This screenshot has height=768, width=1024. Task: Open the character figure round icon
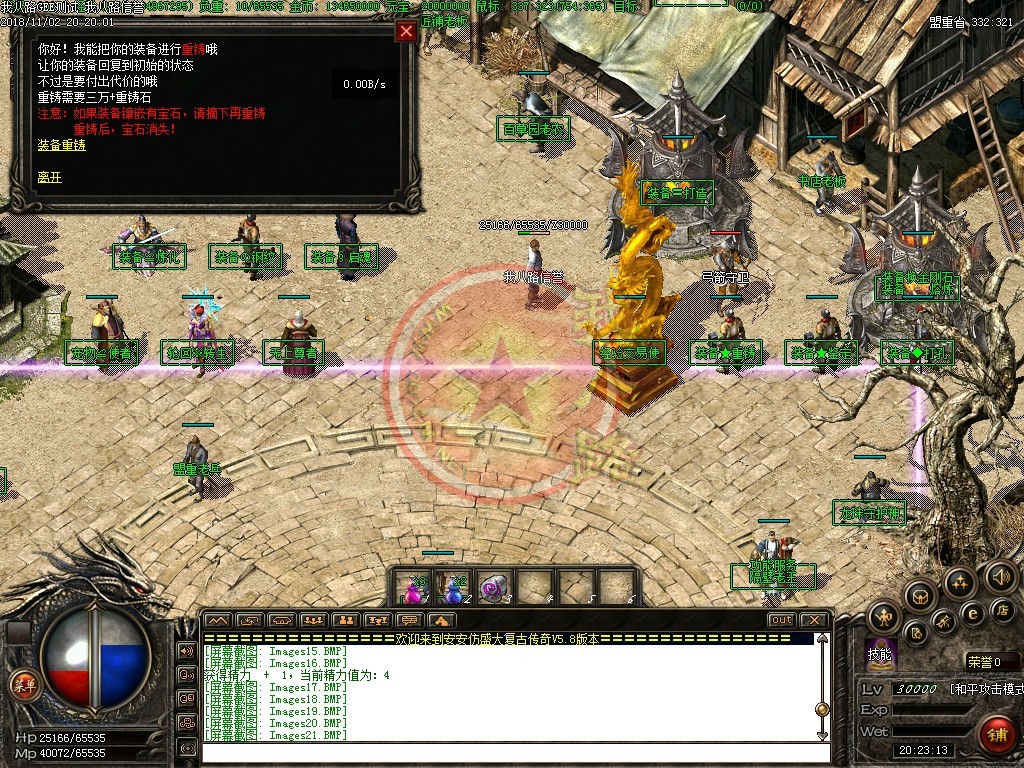tap(884, 616)
